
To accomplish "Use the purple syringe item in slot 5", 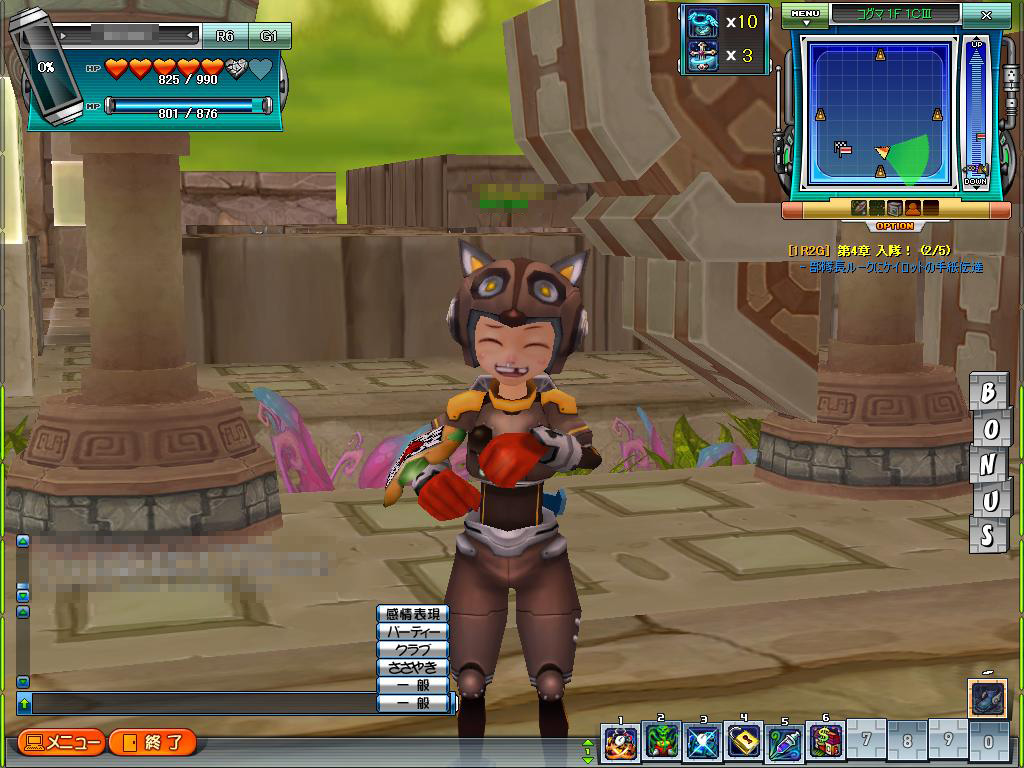I will [785, 743].
